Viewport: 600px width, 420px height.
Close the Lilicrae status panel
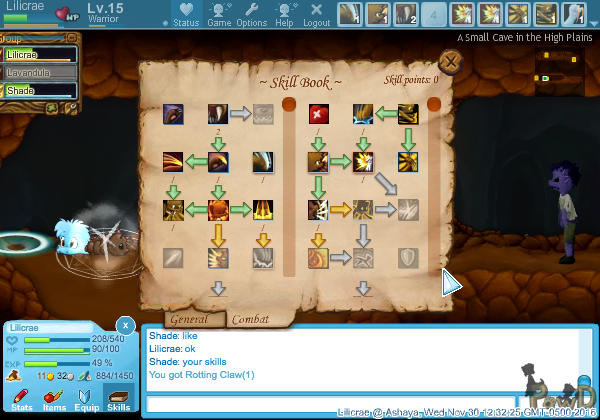(x=124, y=325)
